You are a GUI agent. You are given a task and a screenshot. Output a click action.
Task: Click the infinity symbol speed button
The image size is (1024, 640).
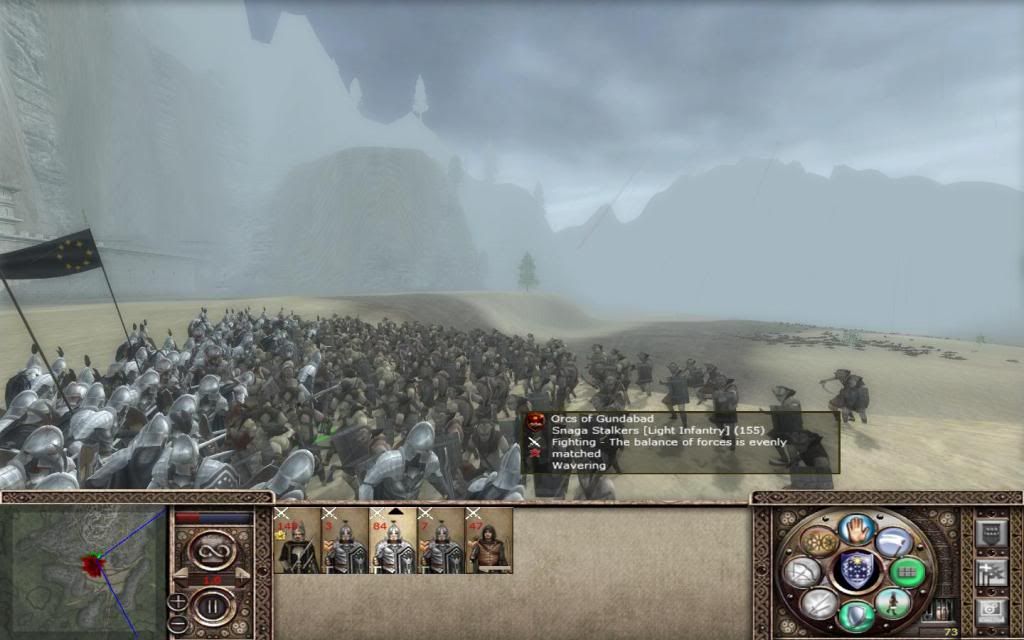(x=211, y=550)
